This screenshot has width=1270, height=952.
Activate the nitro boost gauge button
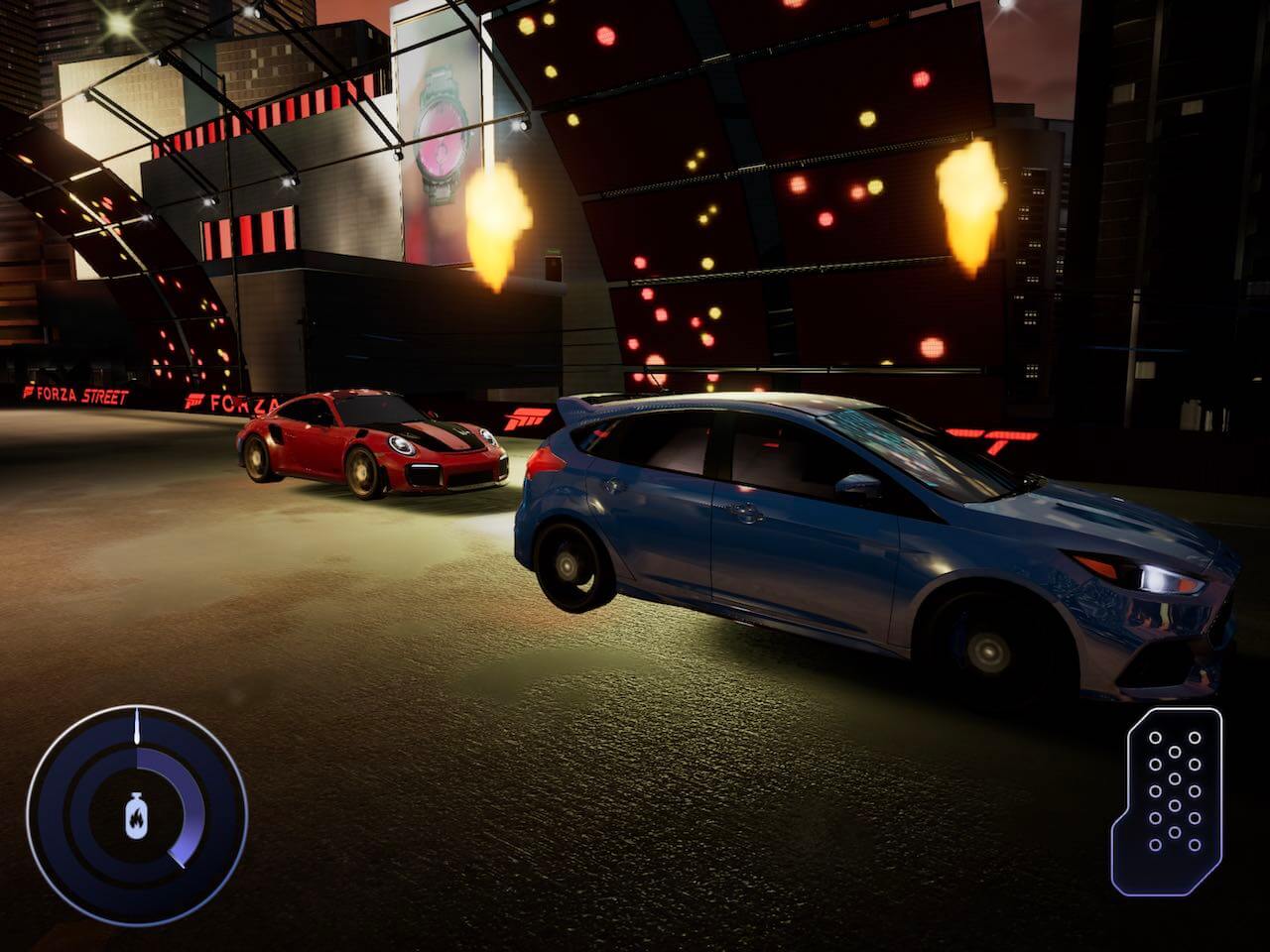click(137, 815)
